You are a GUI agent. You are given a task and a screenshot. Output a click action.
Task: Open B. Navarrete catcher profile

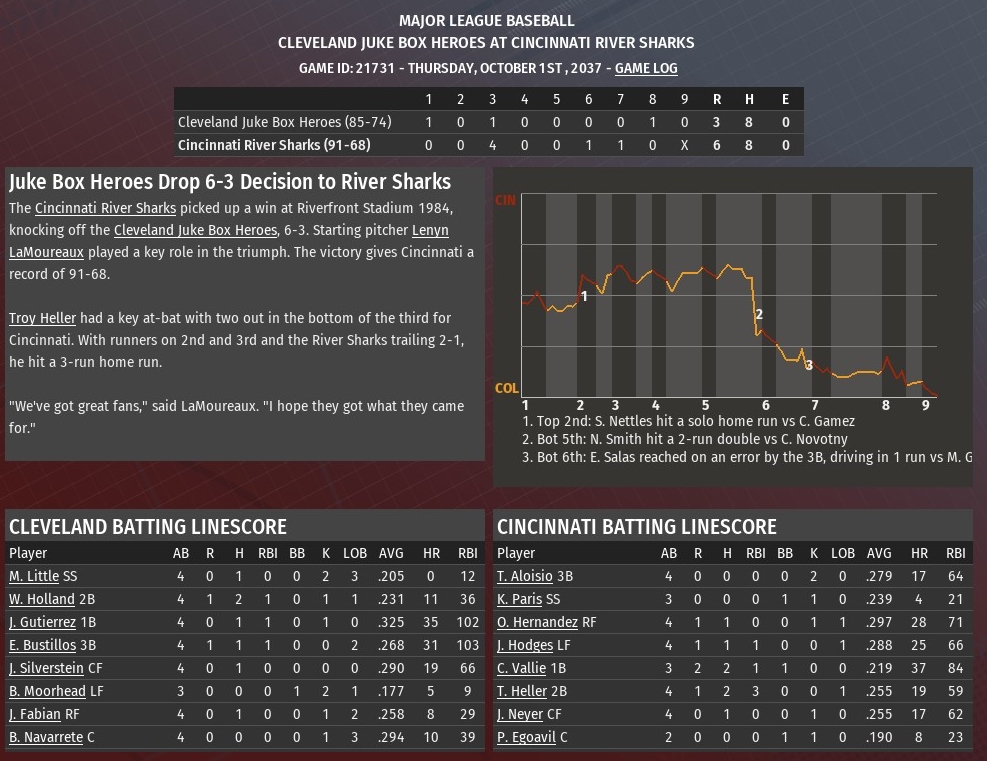(46, 737)
